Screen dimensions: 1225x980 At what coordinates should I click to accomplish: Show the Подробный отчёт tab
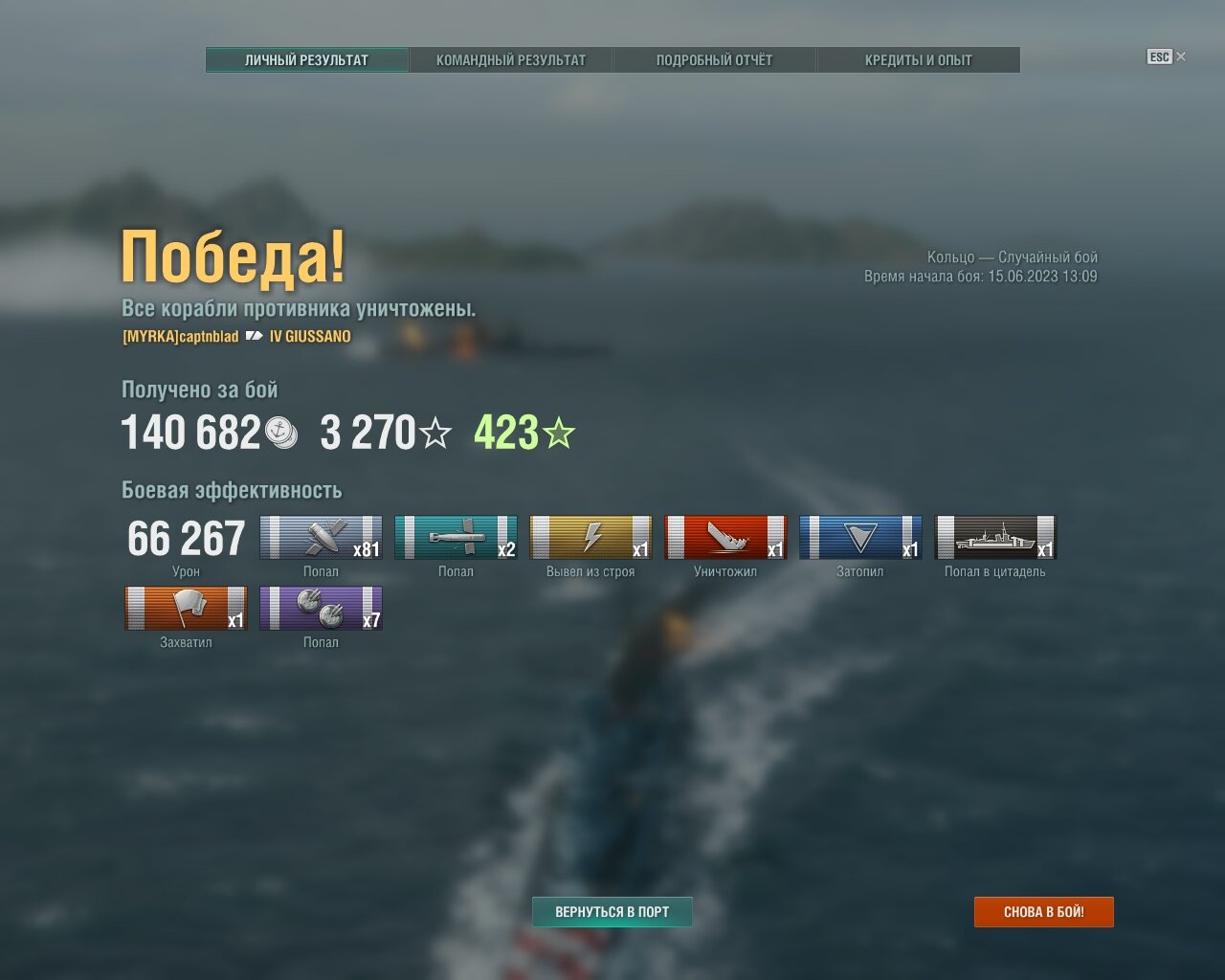(714, 60)
